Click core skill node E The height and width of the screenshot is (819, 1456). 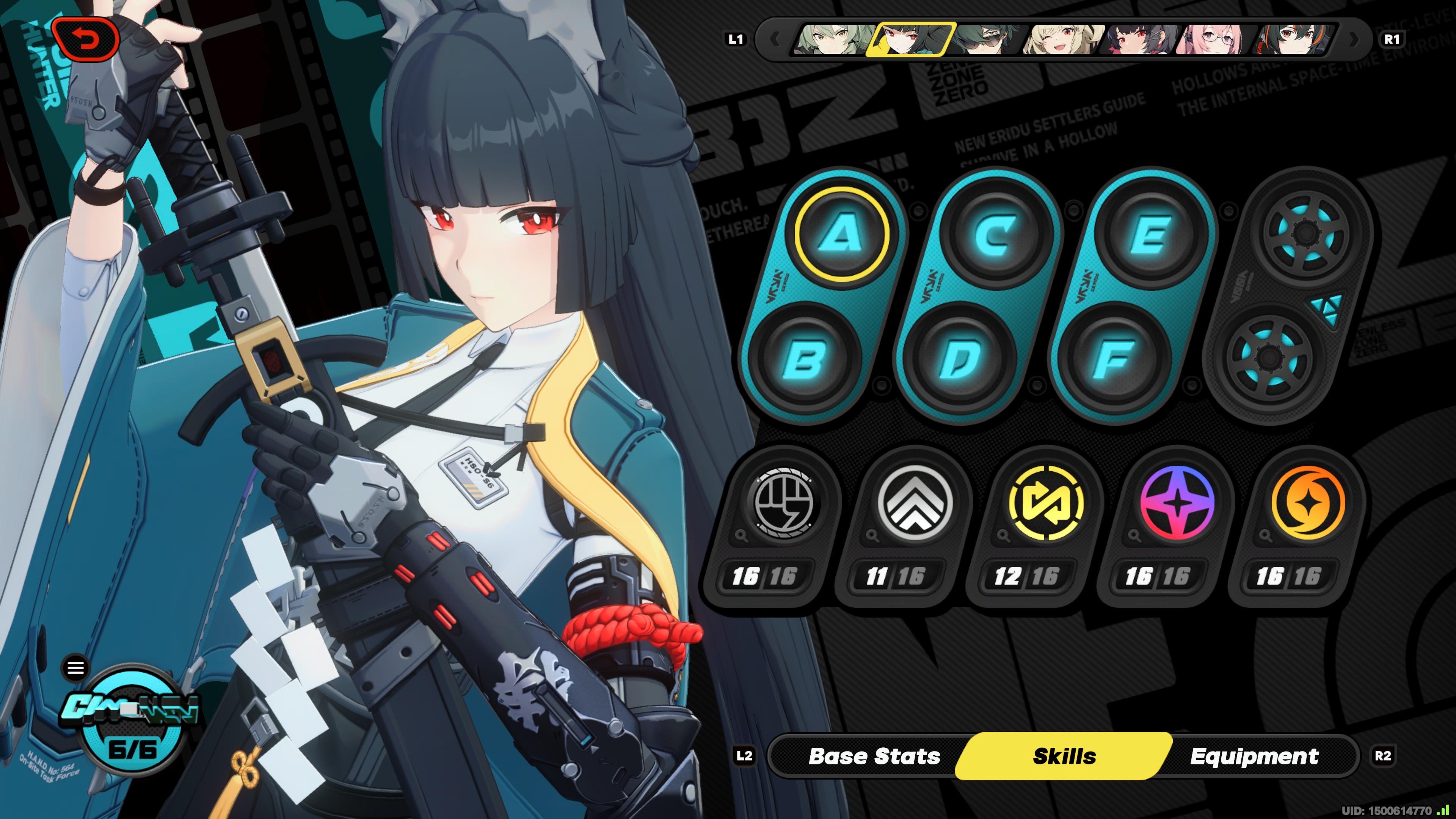pos(1150,234)
